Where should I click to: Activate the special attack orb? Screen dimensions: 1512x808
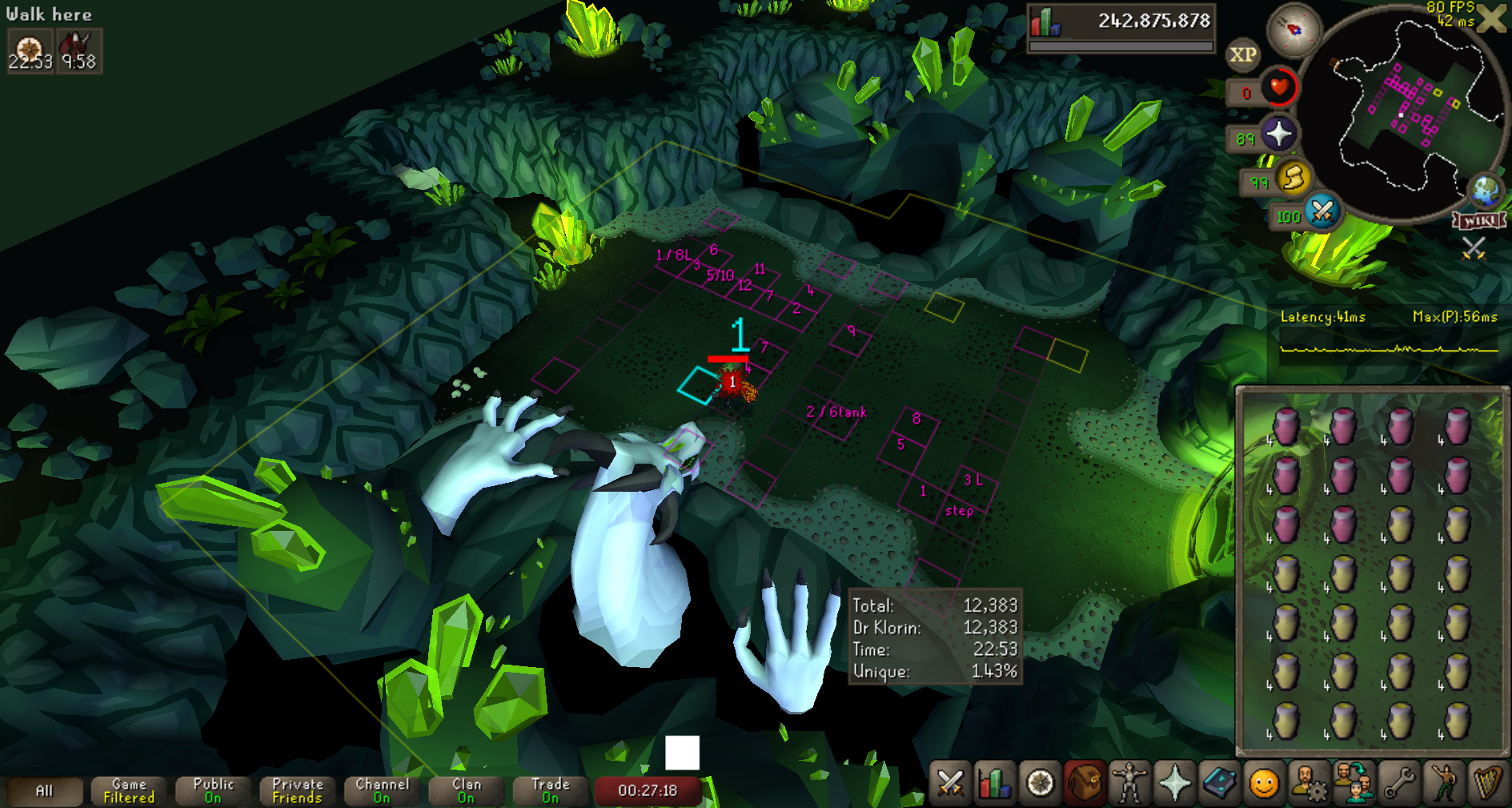click(1322, 212)
